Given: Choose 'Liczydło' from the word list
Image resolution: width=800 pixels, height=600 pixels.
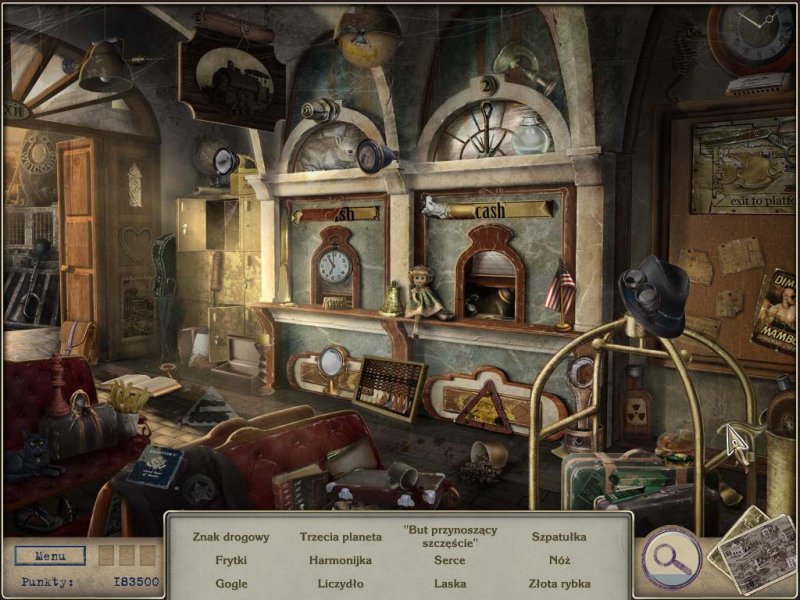Looking at the screenshot, I should pos(341,583).
